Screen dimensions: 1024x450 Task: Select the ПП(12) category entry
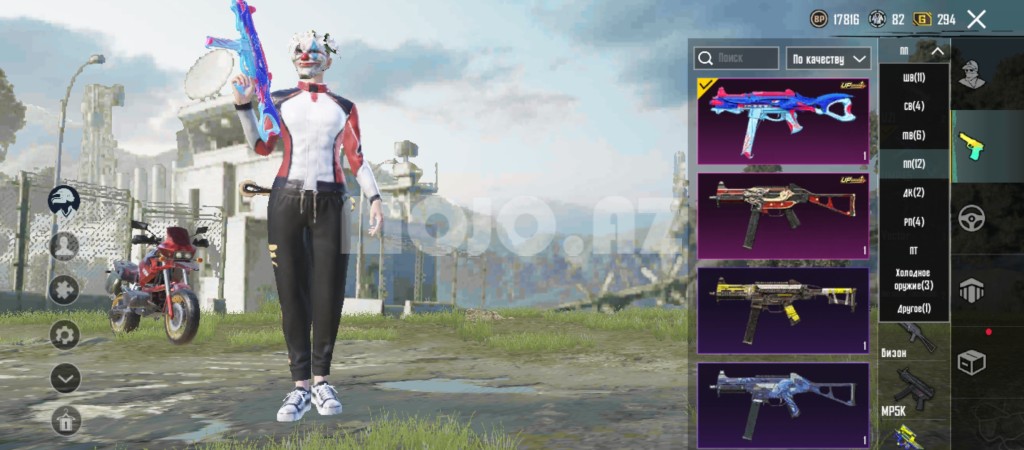[912, 164]
